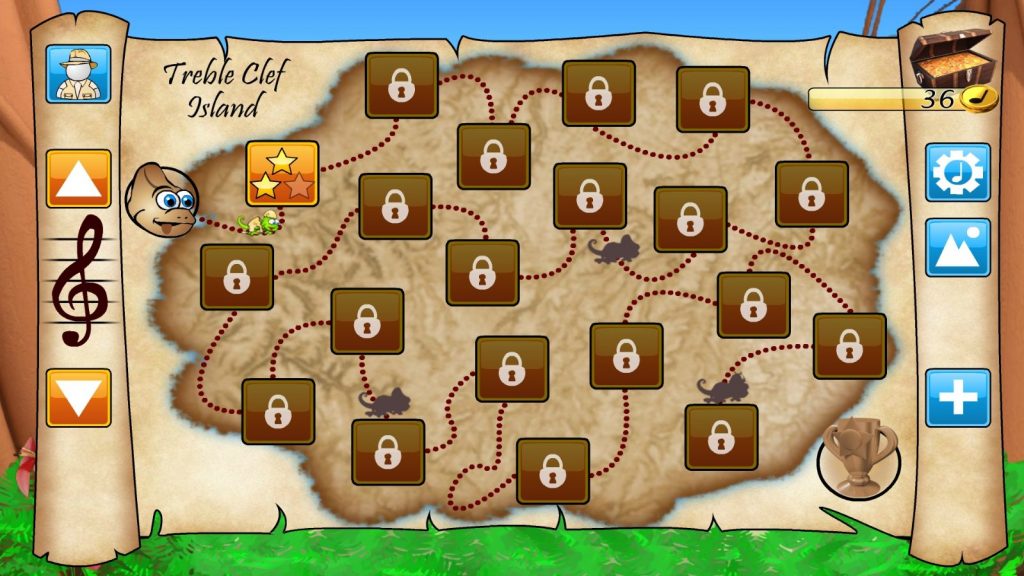Open the music settings gear button
The width and height of the screenshot is (1024, 576).
tap(957, 173)
